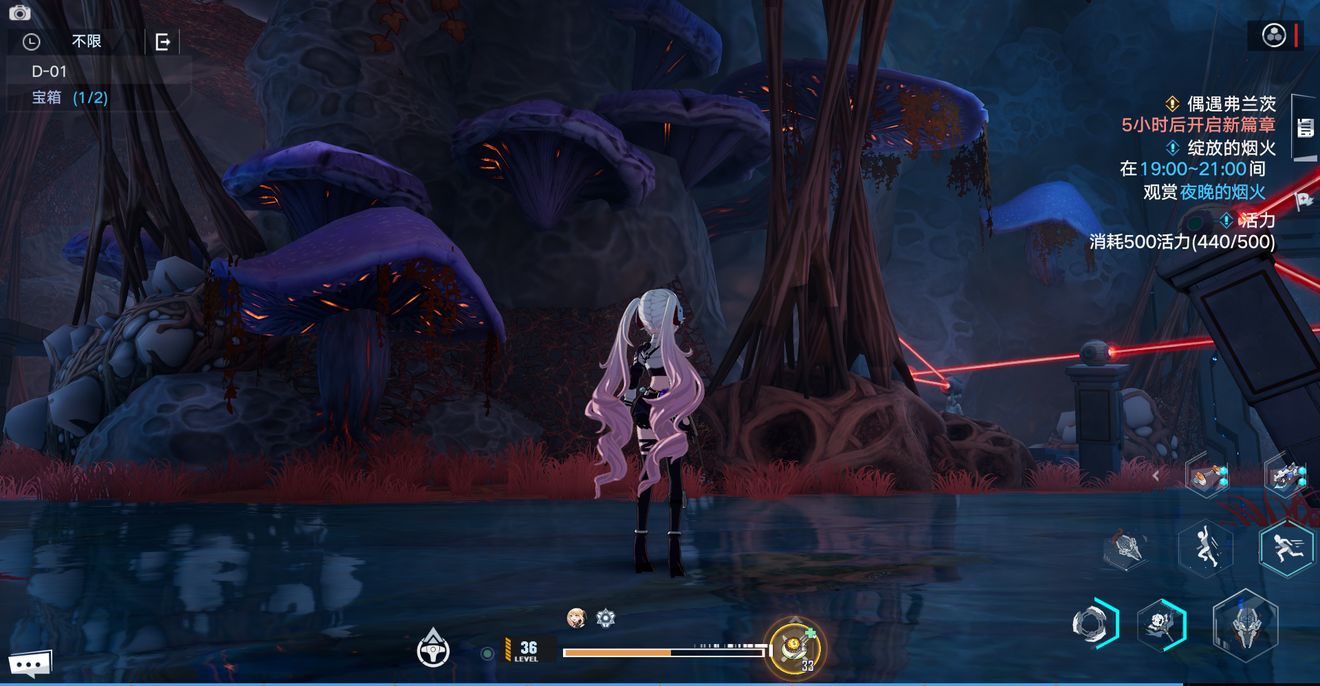Image resolution: width=1320 pixels, height=686 pixels.
Task: Open the steering wheel vehicle icon
Action: point(433,650)
